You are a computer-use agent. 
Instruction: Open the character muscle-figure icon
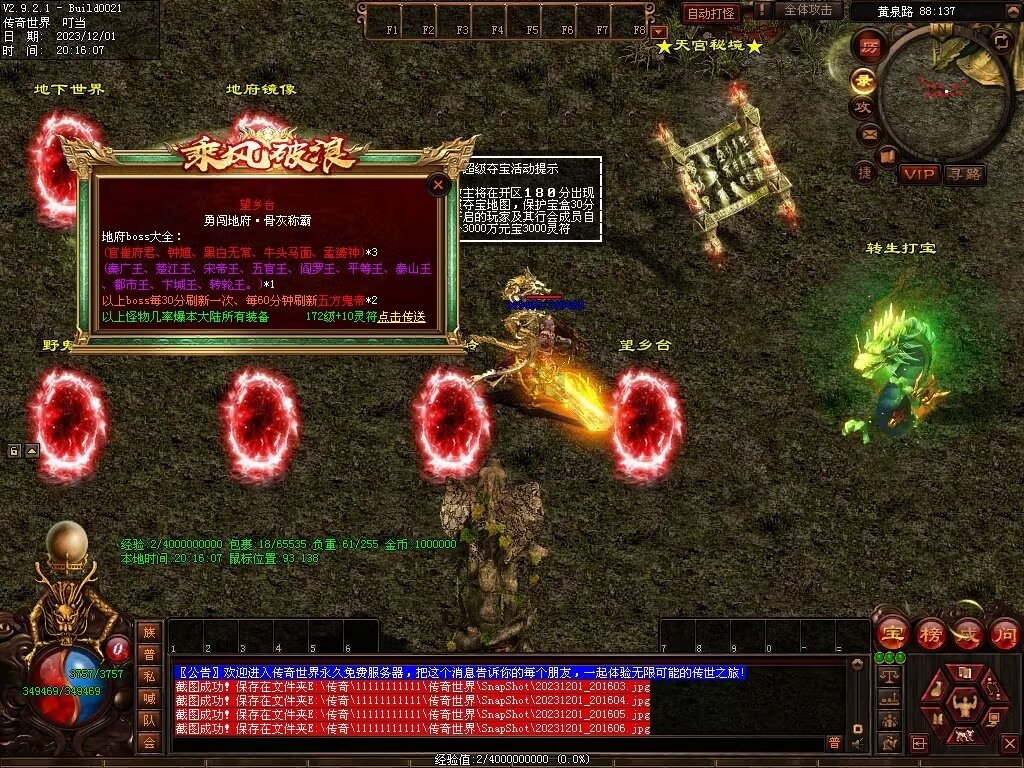[966, 706]
